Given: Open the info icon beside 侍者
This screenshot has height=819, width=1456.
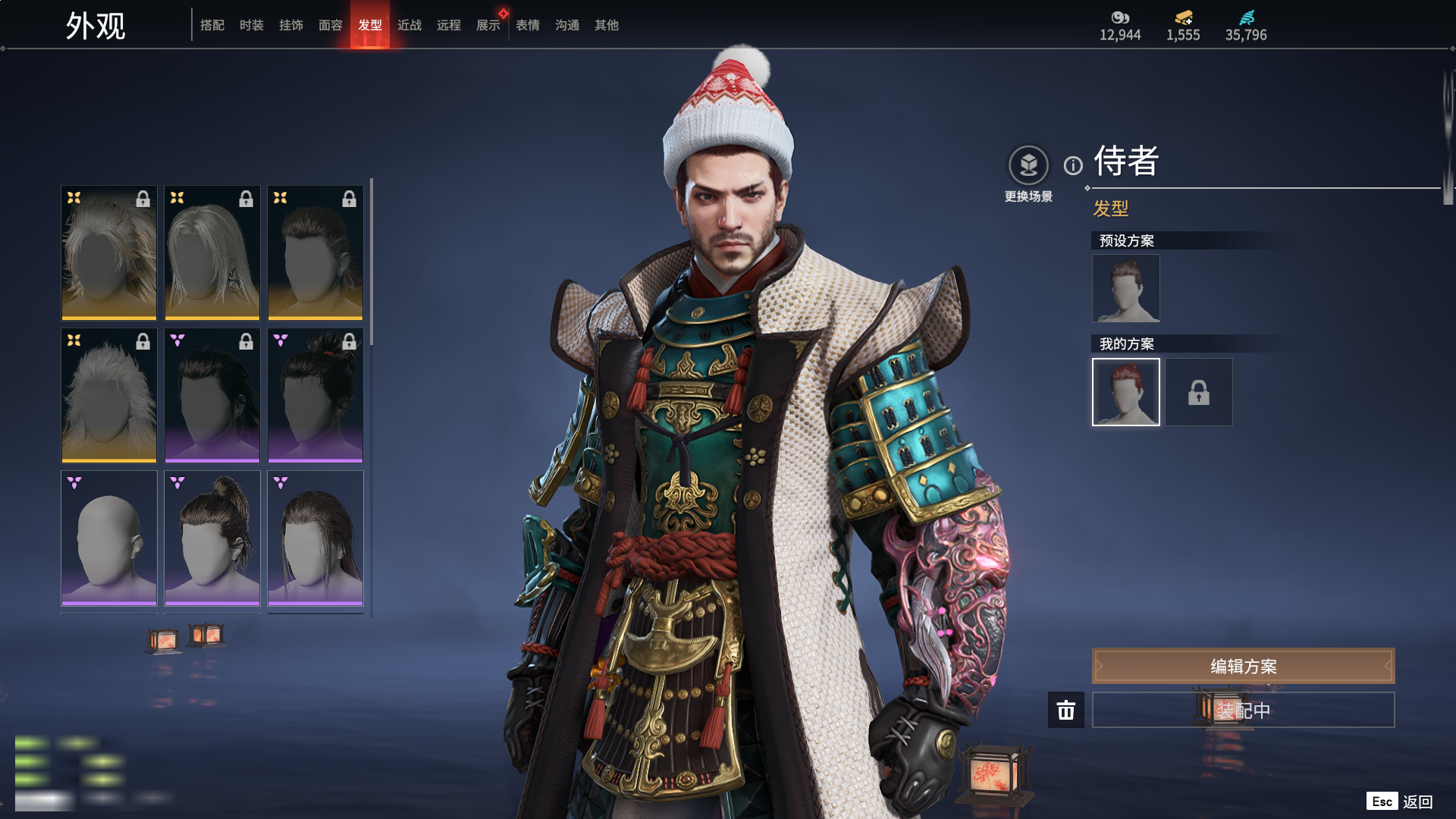Looking at the screenshot, I should [1073, 165].
